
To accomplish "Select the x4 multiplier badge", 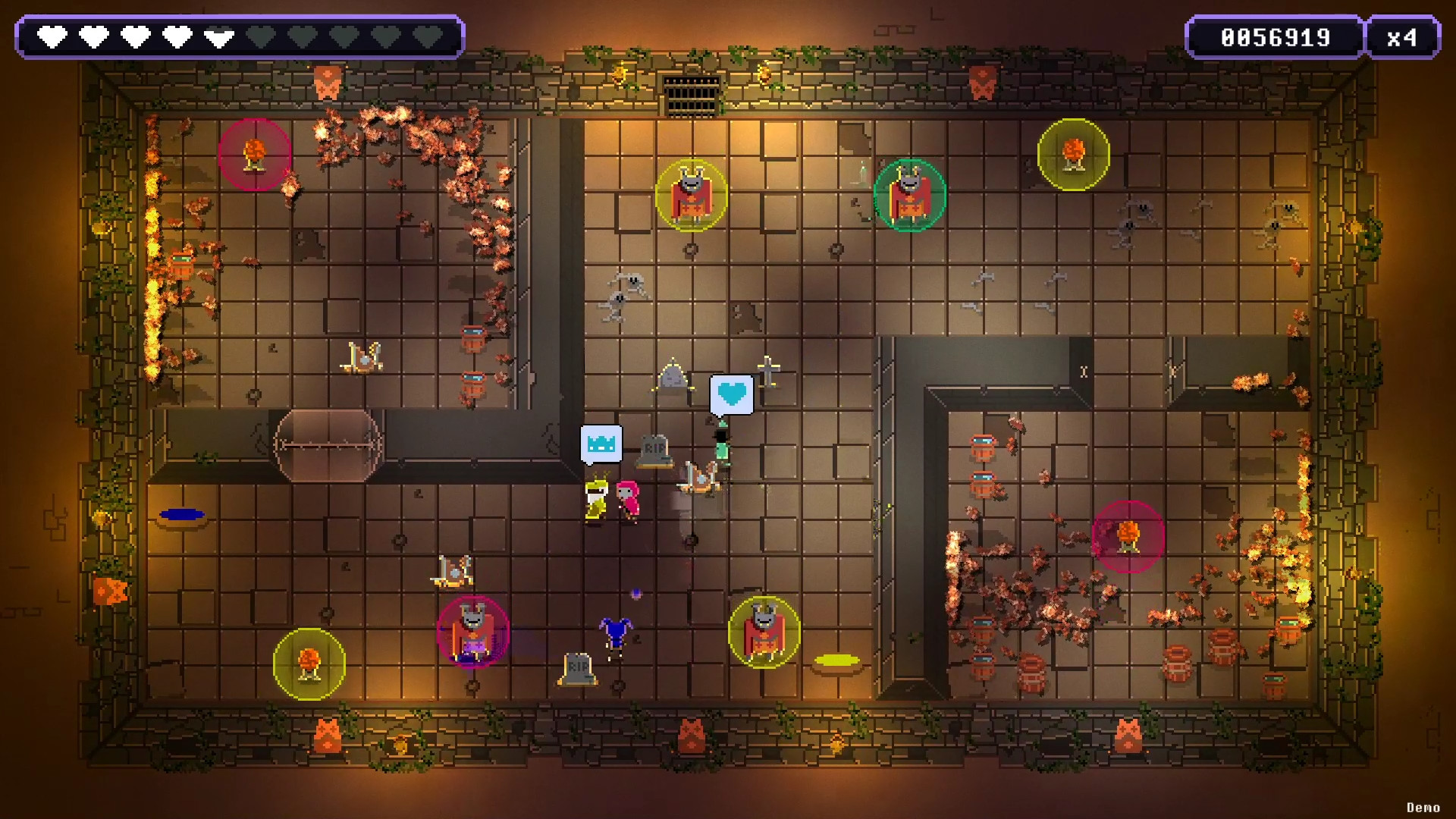I will coord(1404,36).
